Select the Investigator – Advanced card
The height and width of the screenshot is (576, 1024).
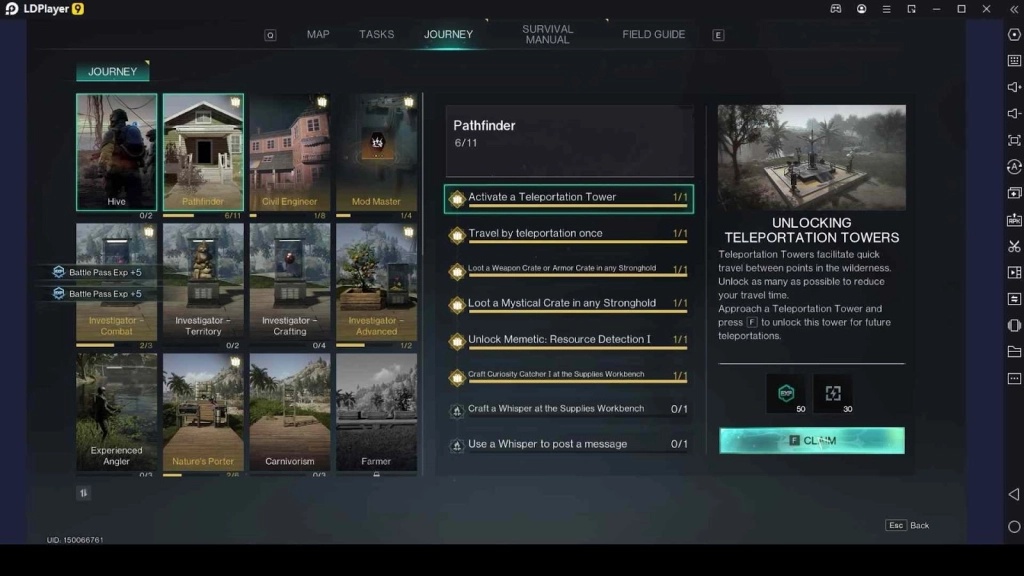point(376,280)
